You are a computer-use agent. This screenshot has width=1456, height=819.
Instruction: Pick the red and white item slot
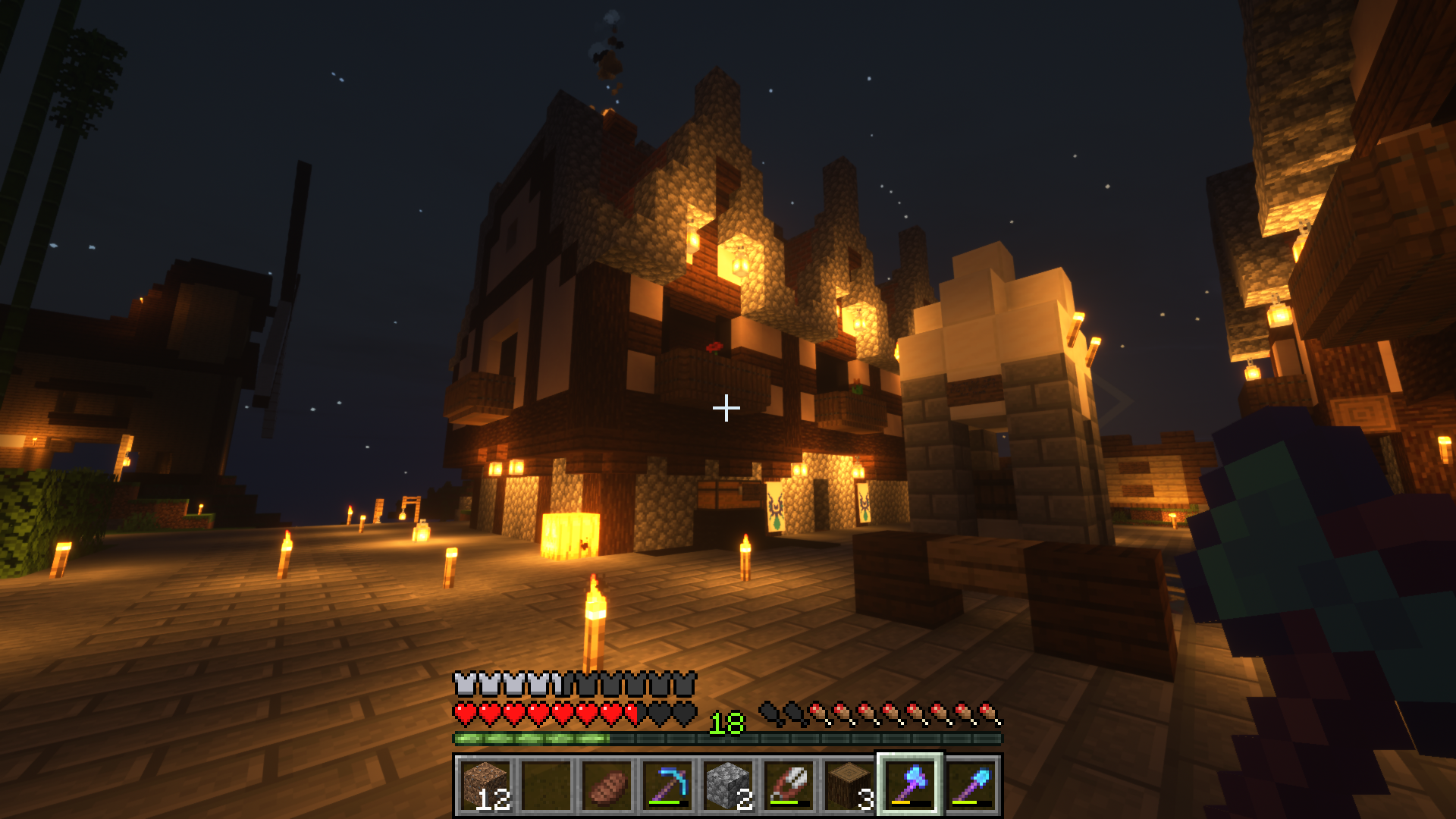pos(789,785)
